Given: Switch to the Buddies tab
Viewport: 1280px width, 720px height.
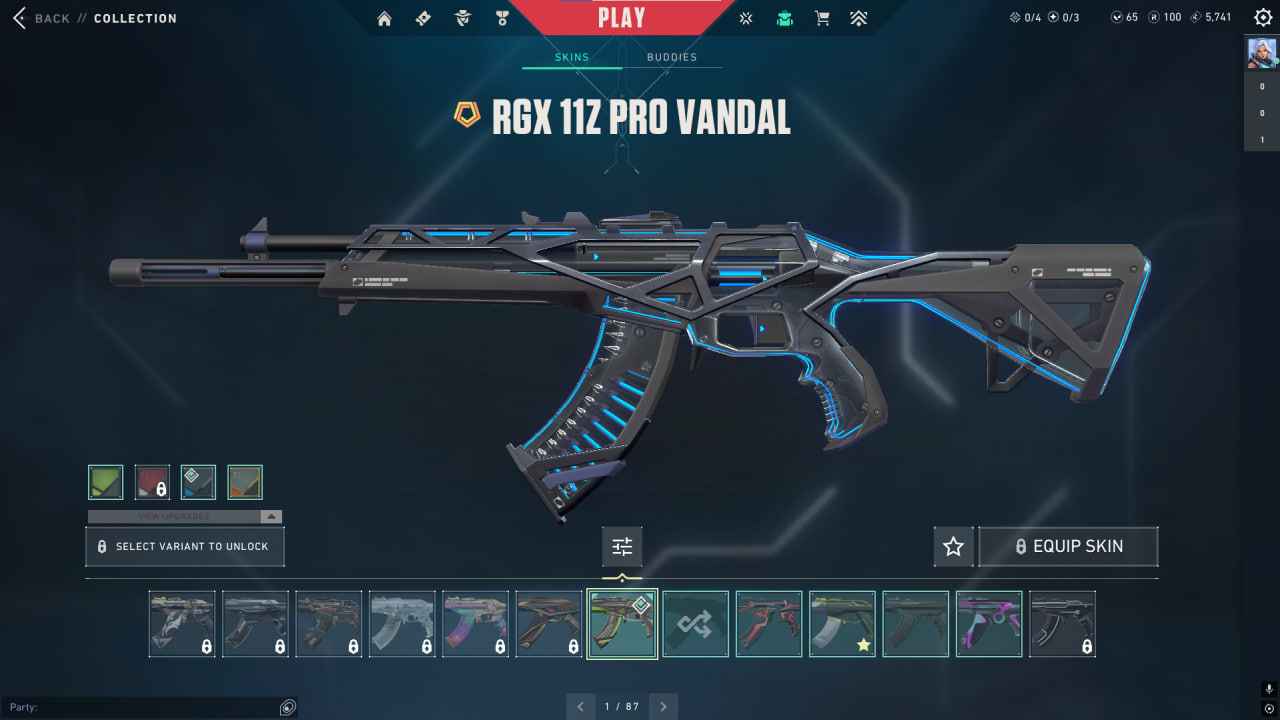Looking at the screenshot, I should click(674, 57).
